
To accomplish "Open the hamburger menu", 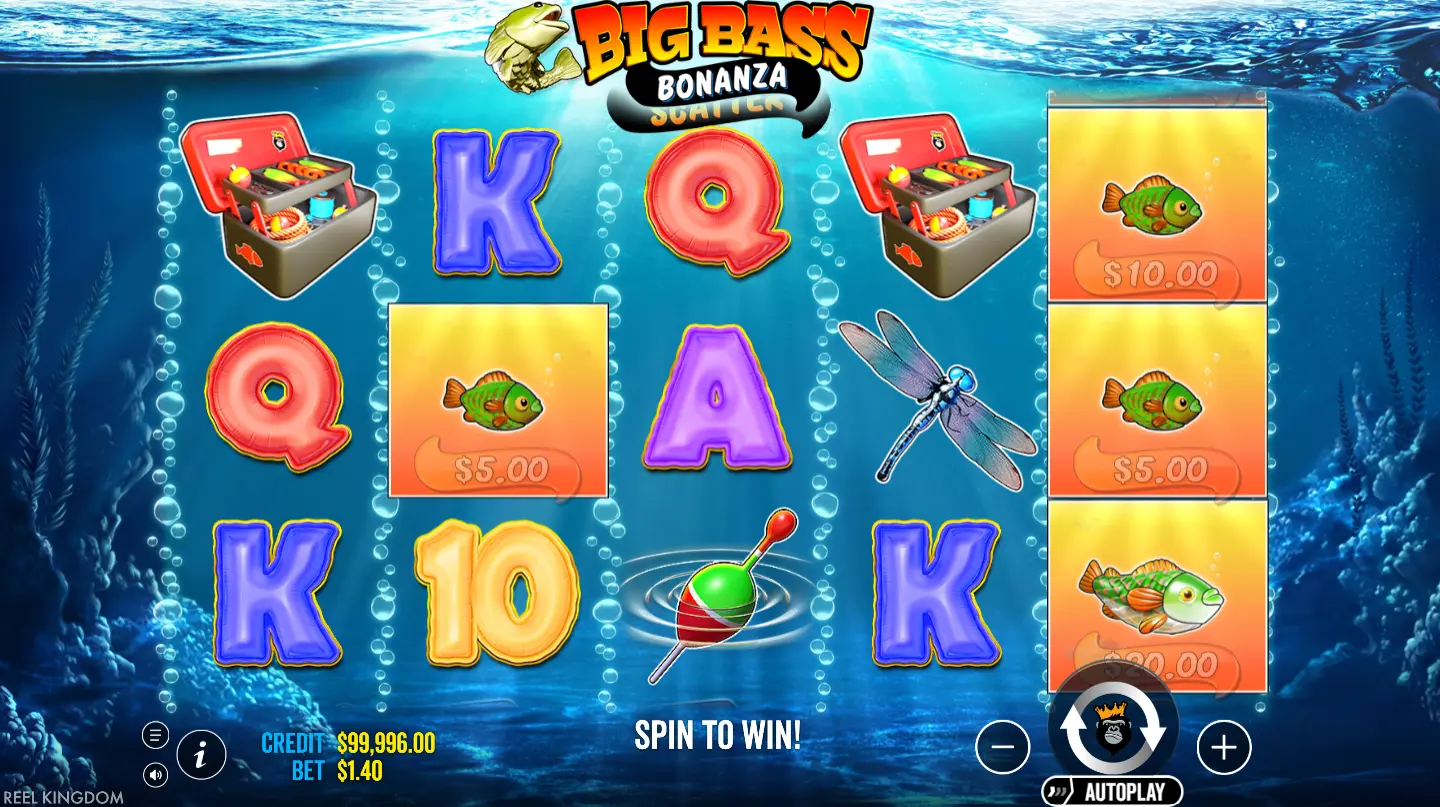I will 155,736.
